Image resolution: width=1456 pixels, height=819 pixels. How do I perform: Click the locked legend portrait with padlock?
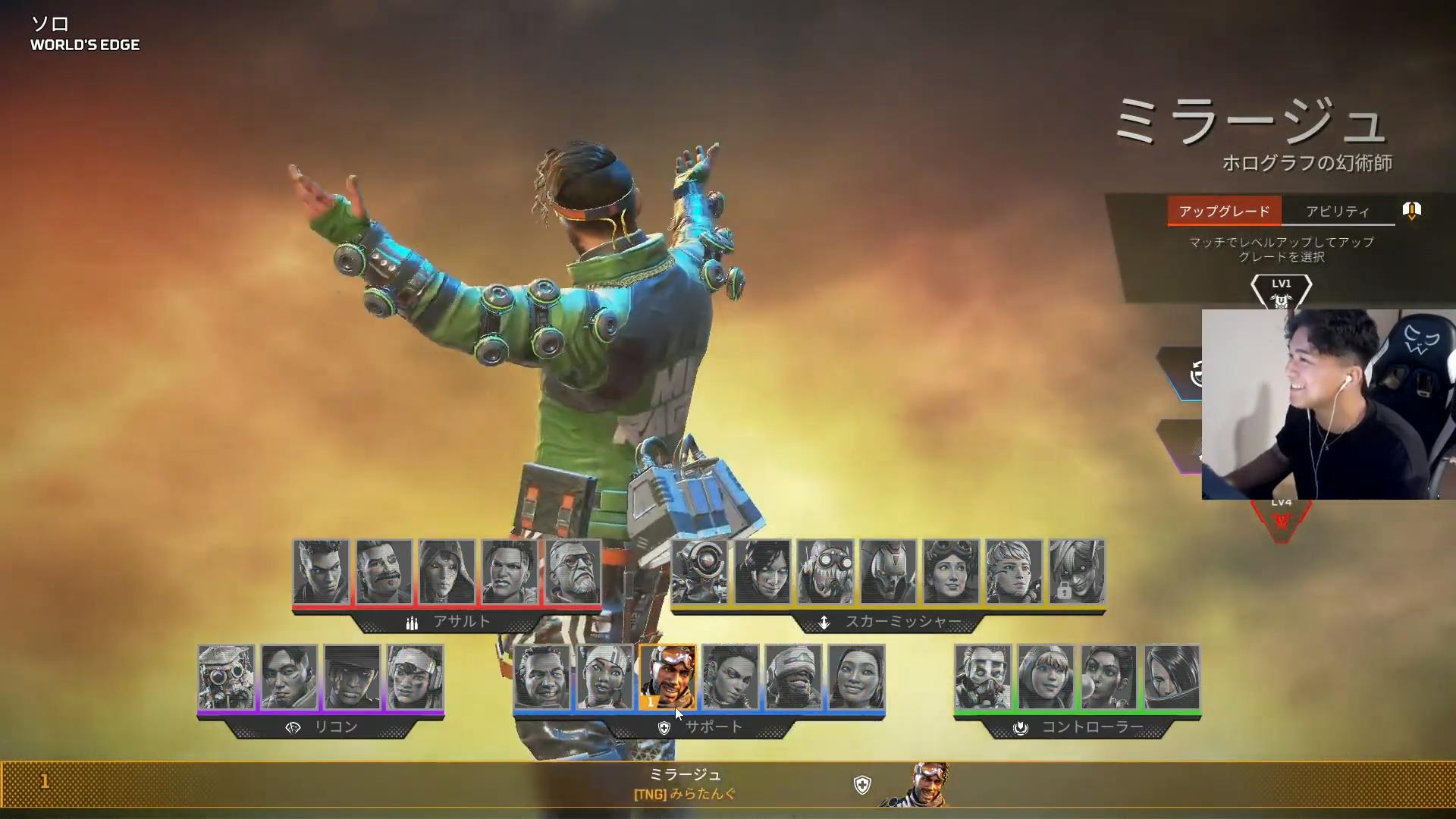[x=1077, y=572]
